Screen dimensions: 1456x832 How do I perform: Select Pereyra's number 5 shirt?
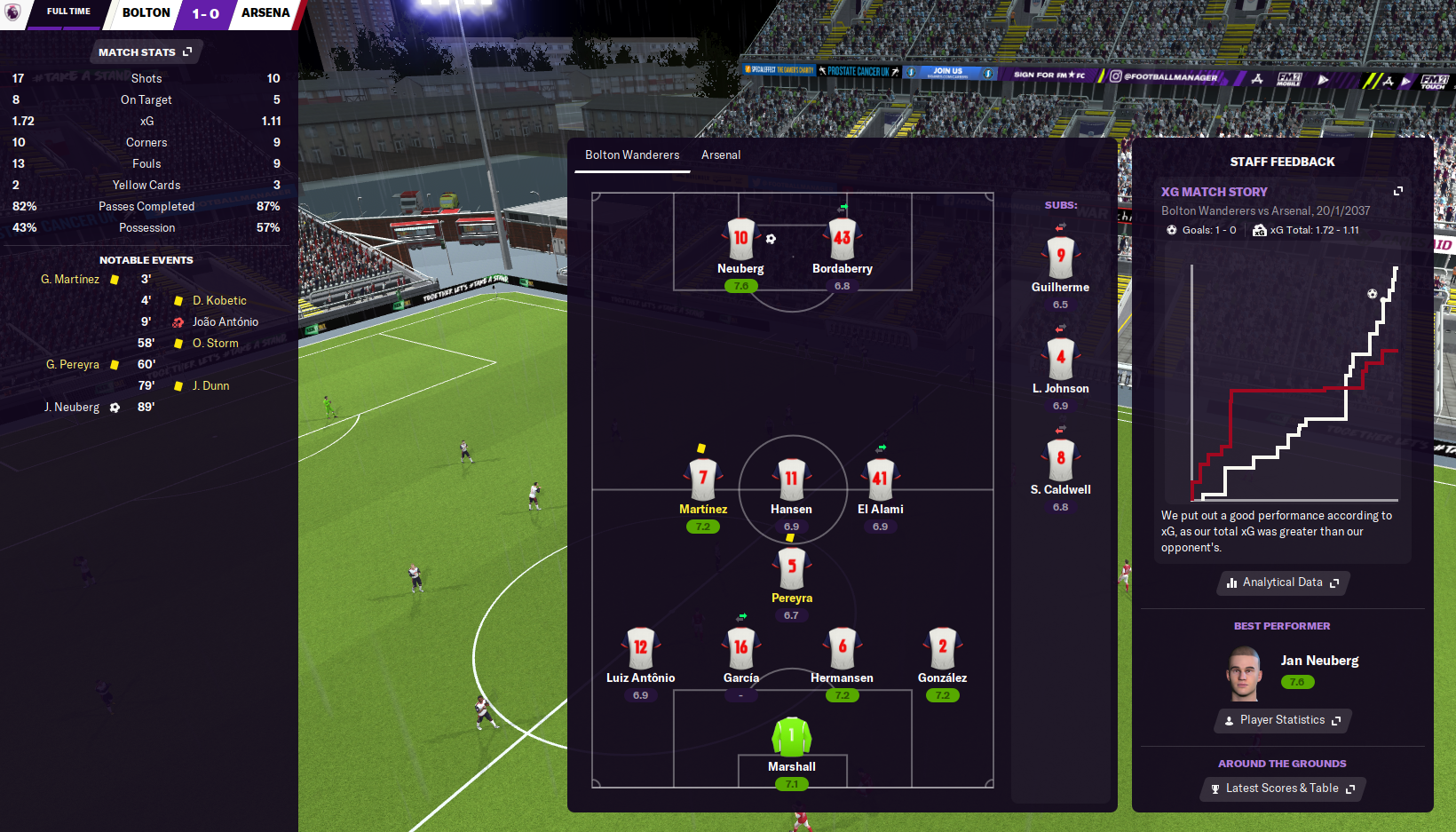791,568
